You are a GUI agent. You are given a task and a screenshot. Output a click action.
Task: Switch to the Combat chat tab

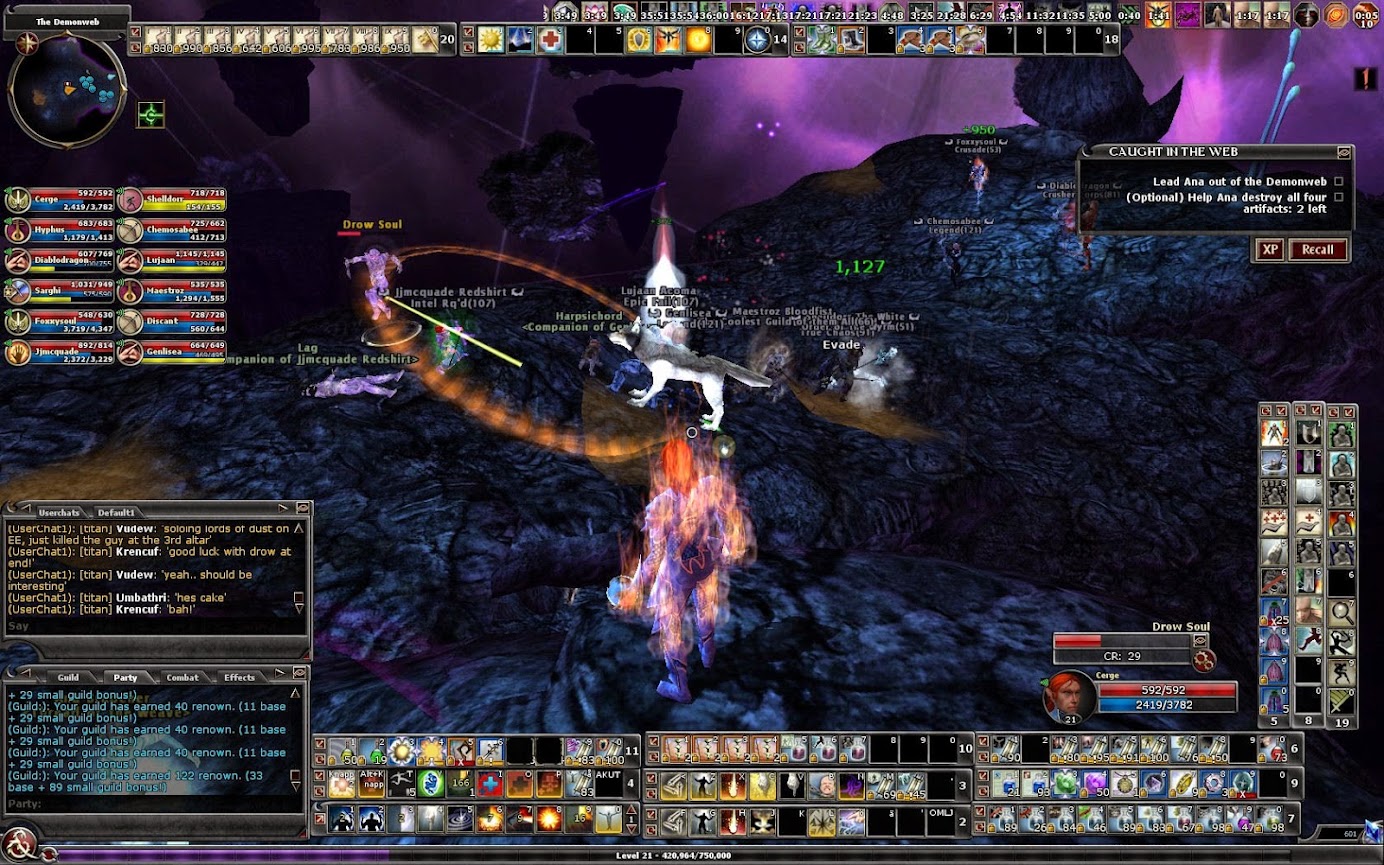tap(182, 677)
